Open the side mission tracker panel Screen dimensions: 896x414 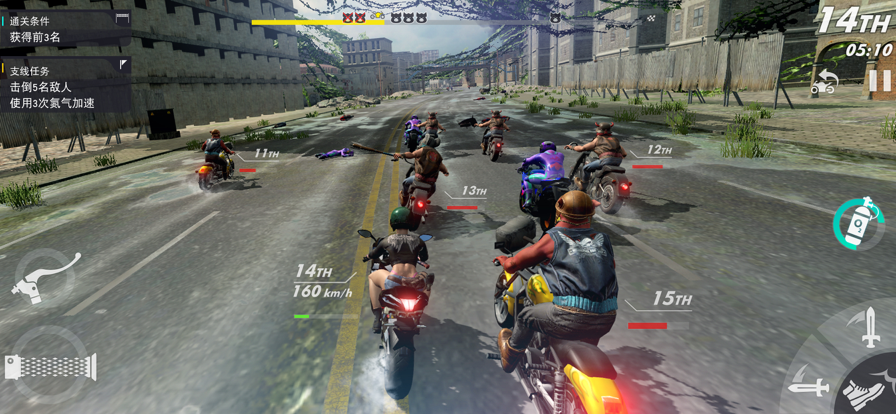pyautogui.click(x=66, y=86)
